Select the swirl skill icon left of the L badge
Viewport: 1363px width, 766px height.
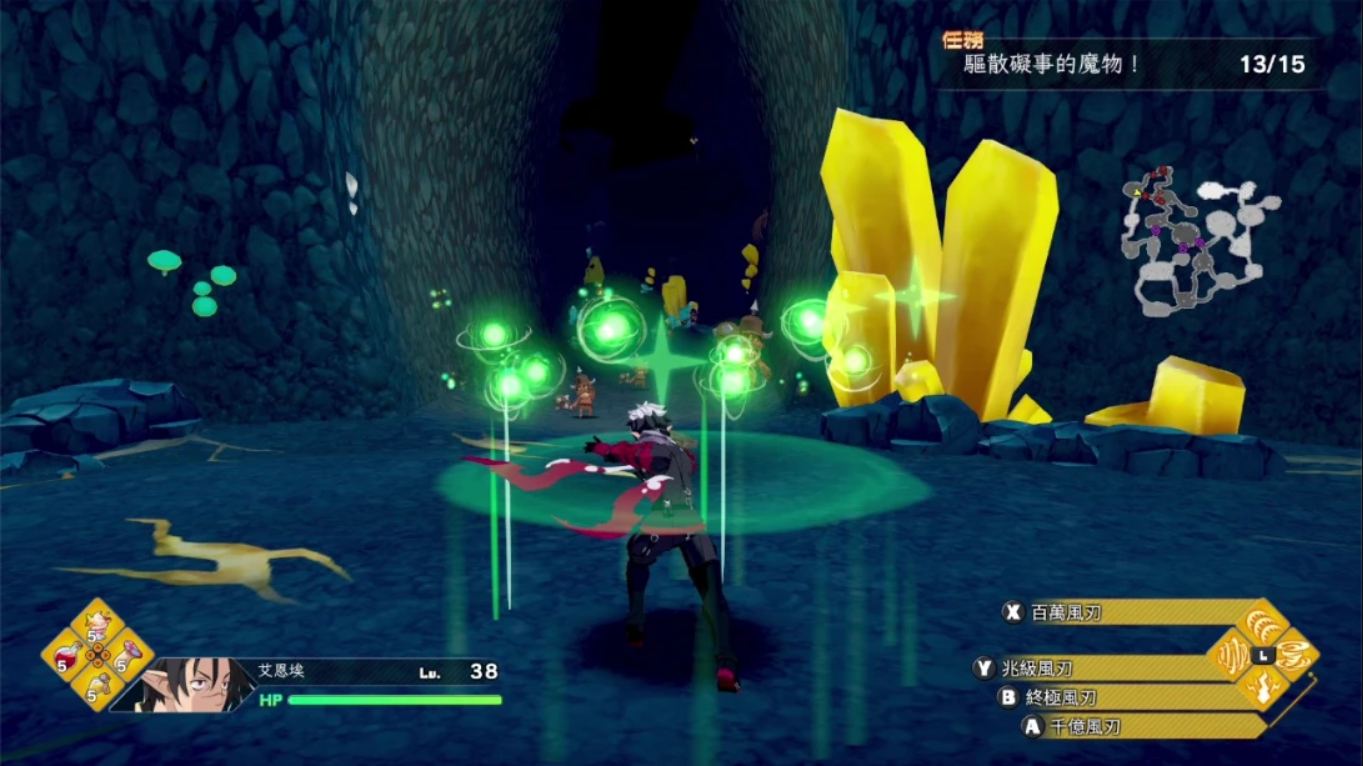pos(1232,655)
